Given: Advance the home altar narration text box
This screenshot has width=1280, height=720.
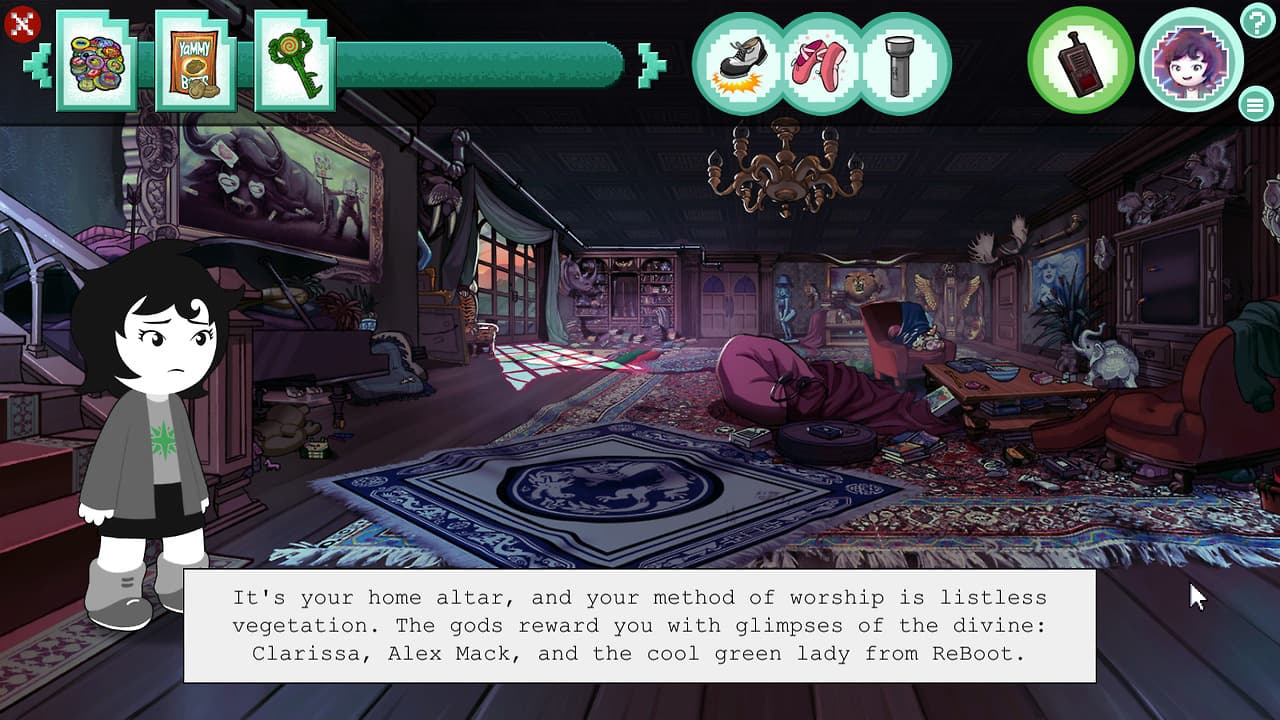Looking at the screenshot, I should (x=639, y=626).
